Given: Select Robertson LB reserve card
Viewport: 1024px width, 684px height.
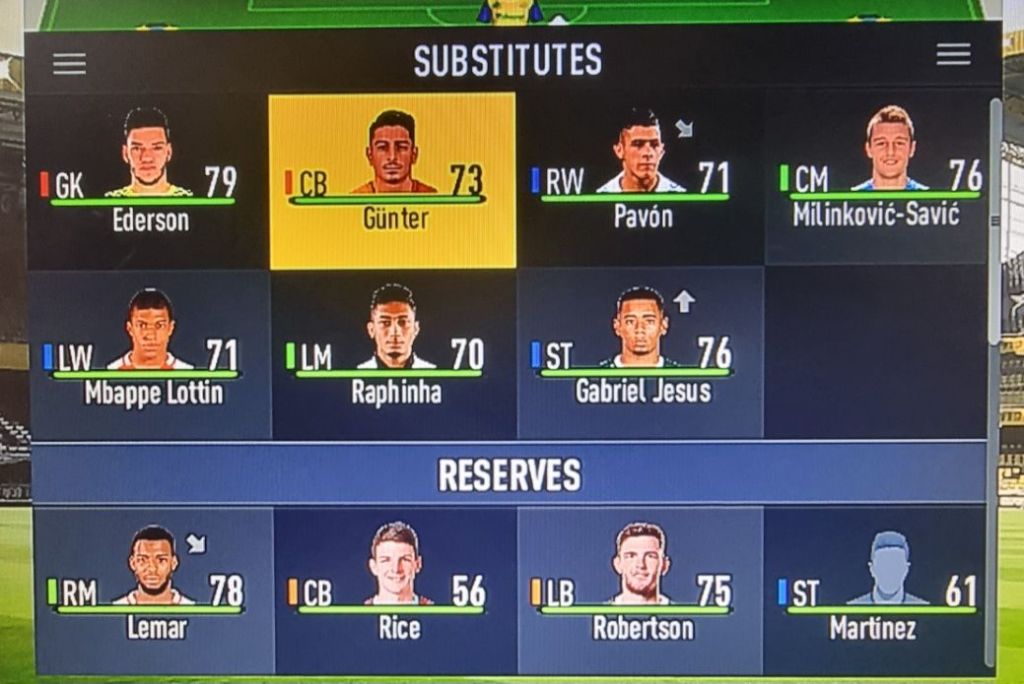Looking at the screenshot, I should [x=640, y=590].
